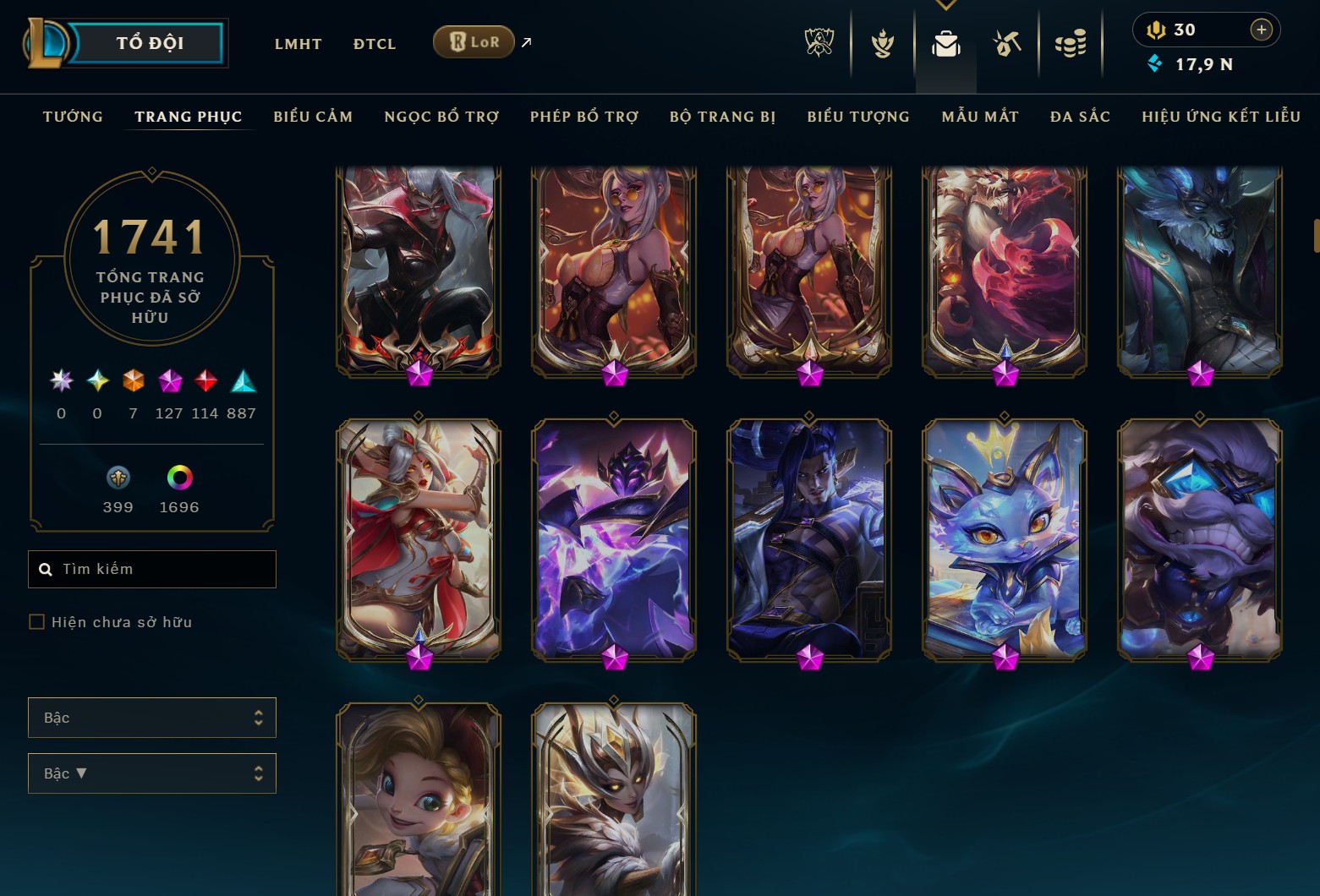The image size is (1320, 896).
Task: Collapse the gold chevron above Collection icon
Action: click(x=946, y=5)
